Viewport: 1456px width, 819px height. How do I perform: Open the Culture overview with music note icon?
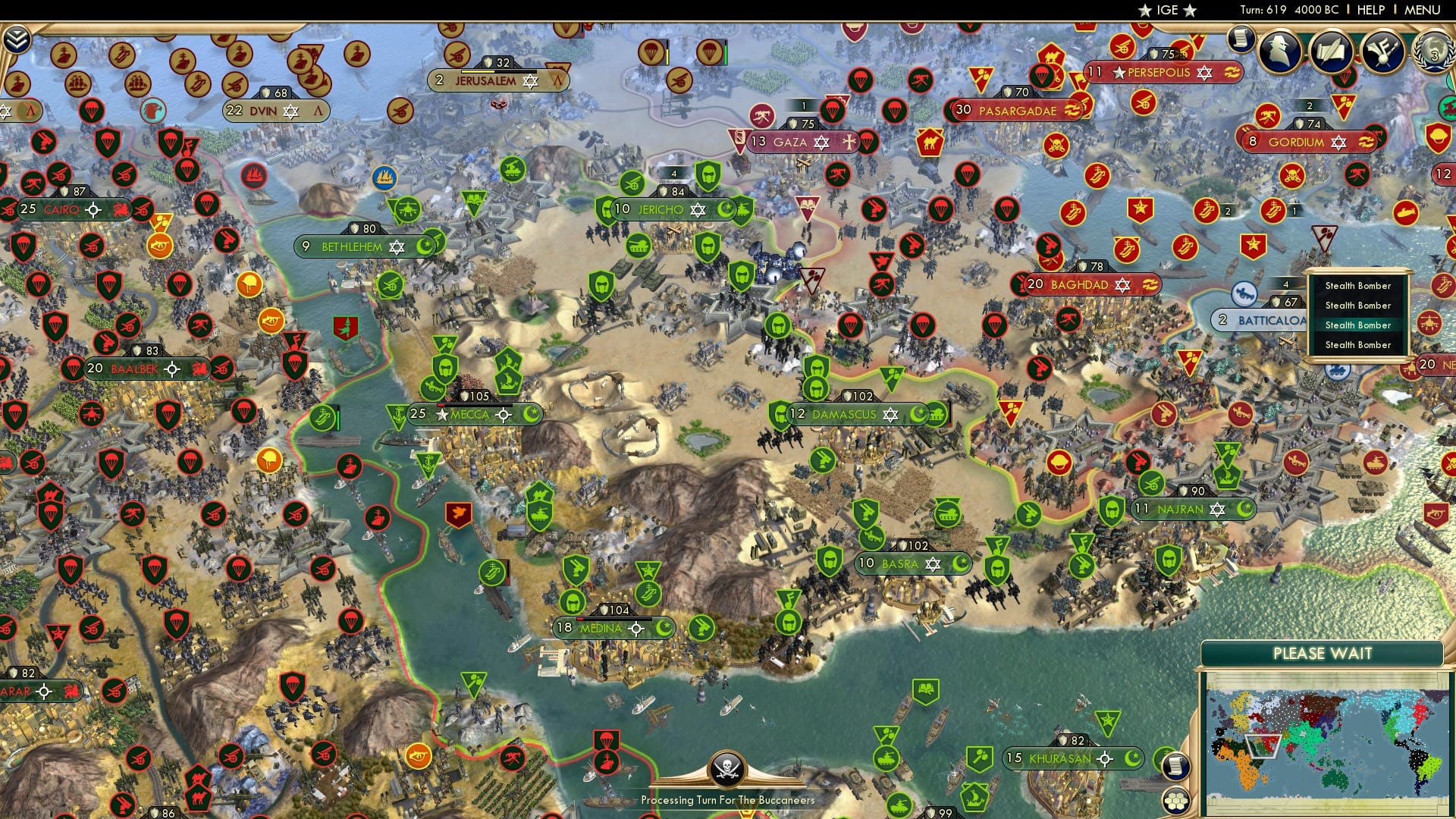pyautogui.click(x=1382, y=52)
